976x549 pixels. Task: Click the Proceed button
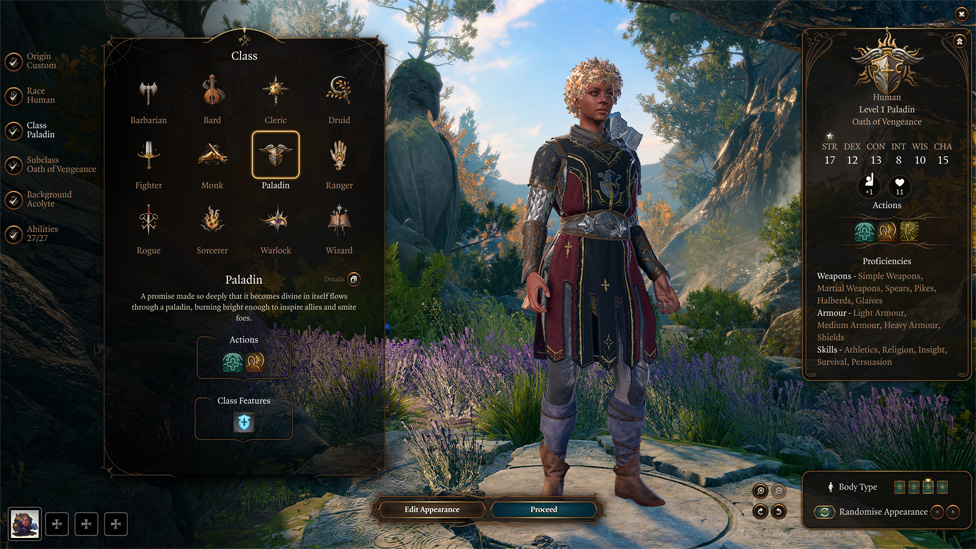543,510
